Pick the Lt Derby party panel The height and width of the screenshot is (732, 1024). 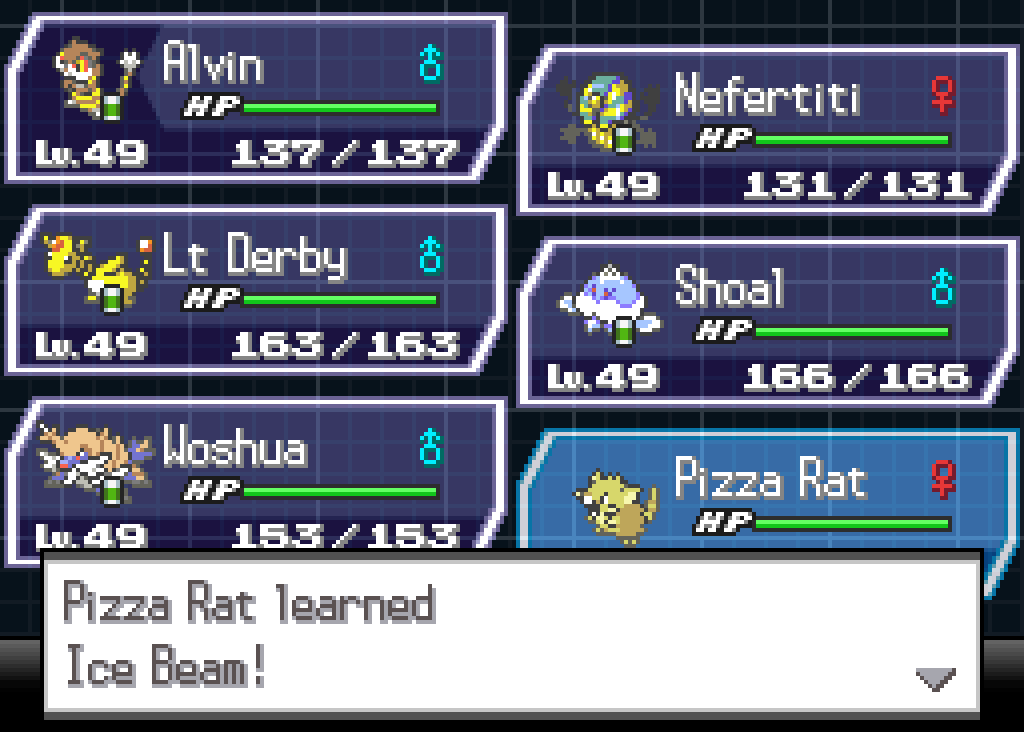(x=256, y=290)
